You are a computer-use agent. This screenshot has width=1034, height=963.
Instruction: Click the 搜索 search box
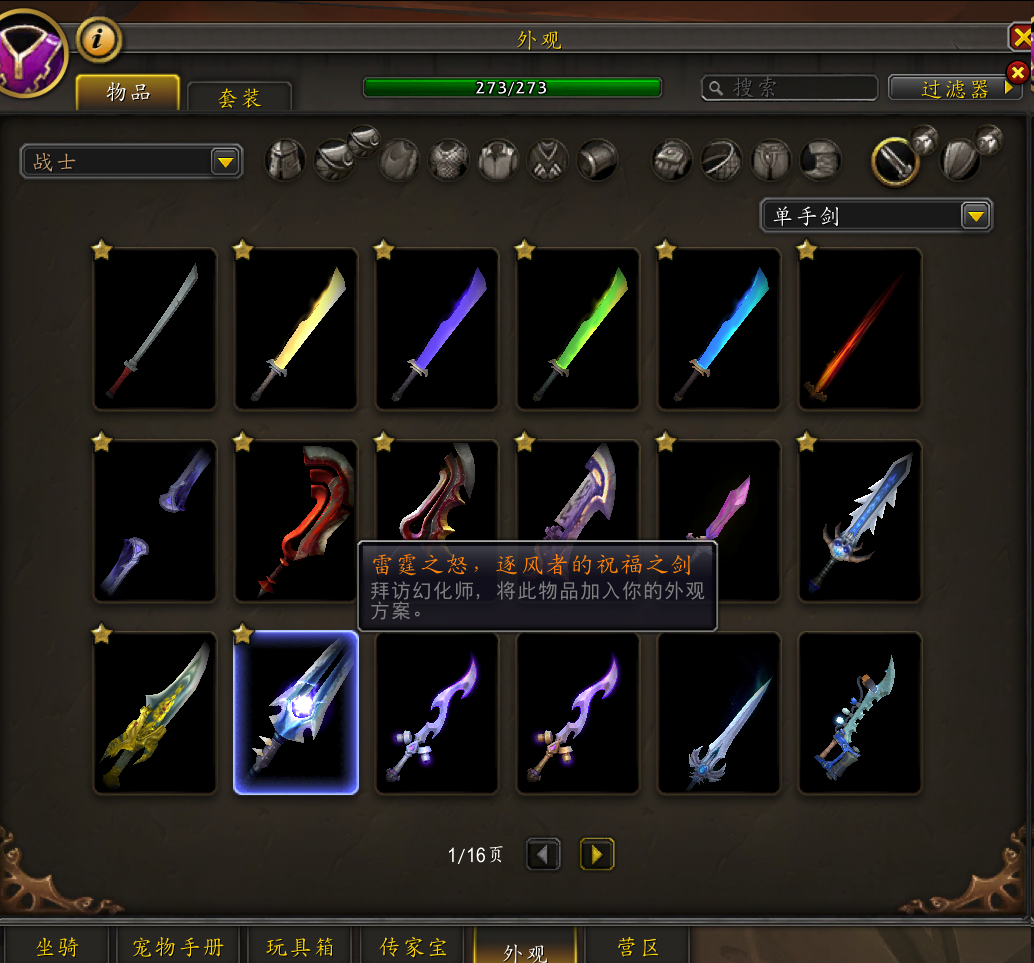(790, 88)
